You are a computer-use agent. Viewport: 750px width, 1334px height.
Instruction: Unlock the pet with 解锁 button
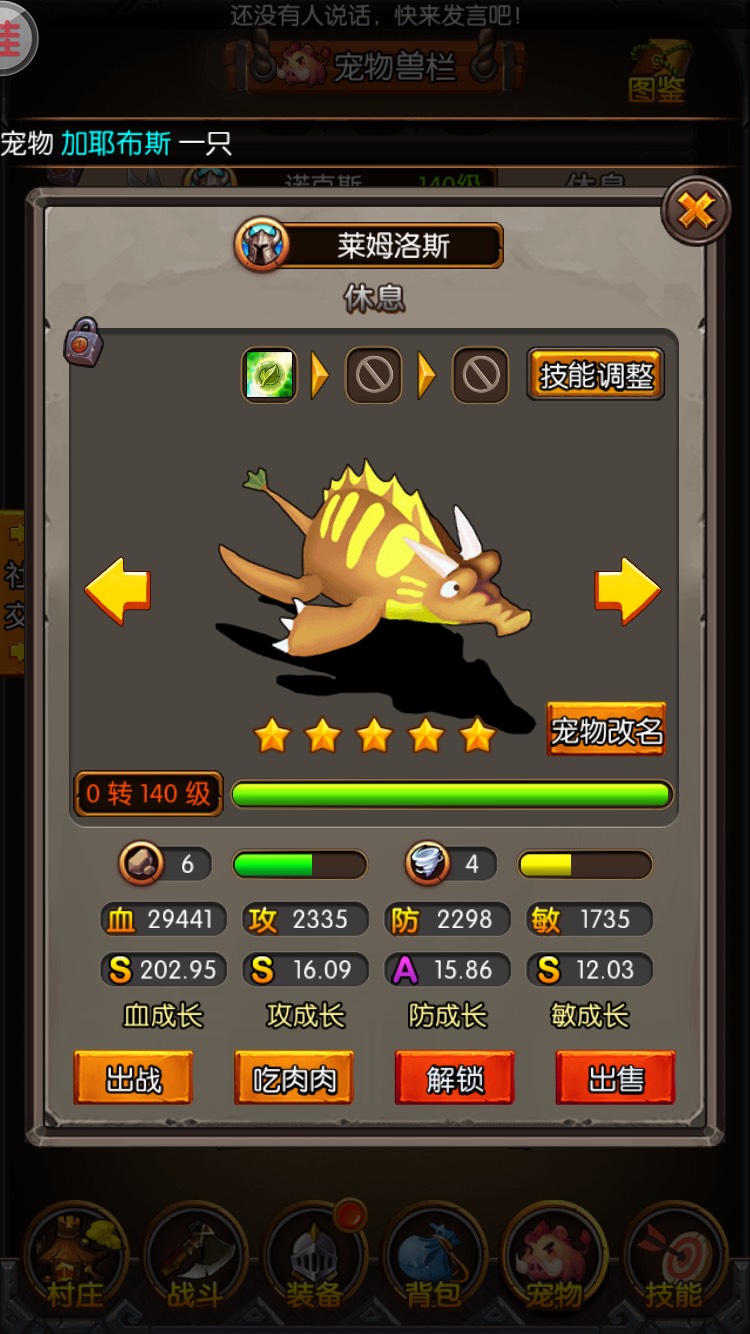tap(455, 1078)
